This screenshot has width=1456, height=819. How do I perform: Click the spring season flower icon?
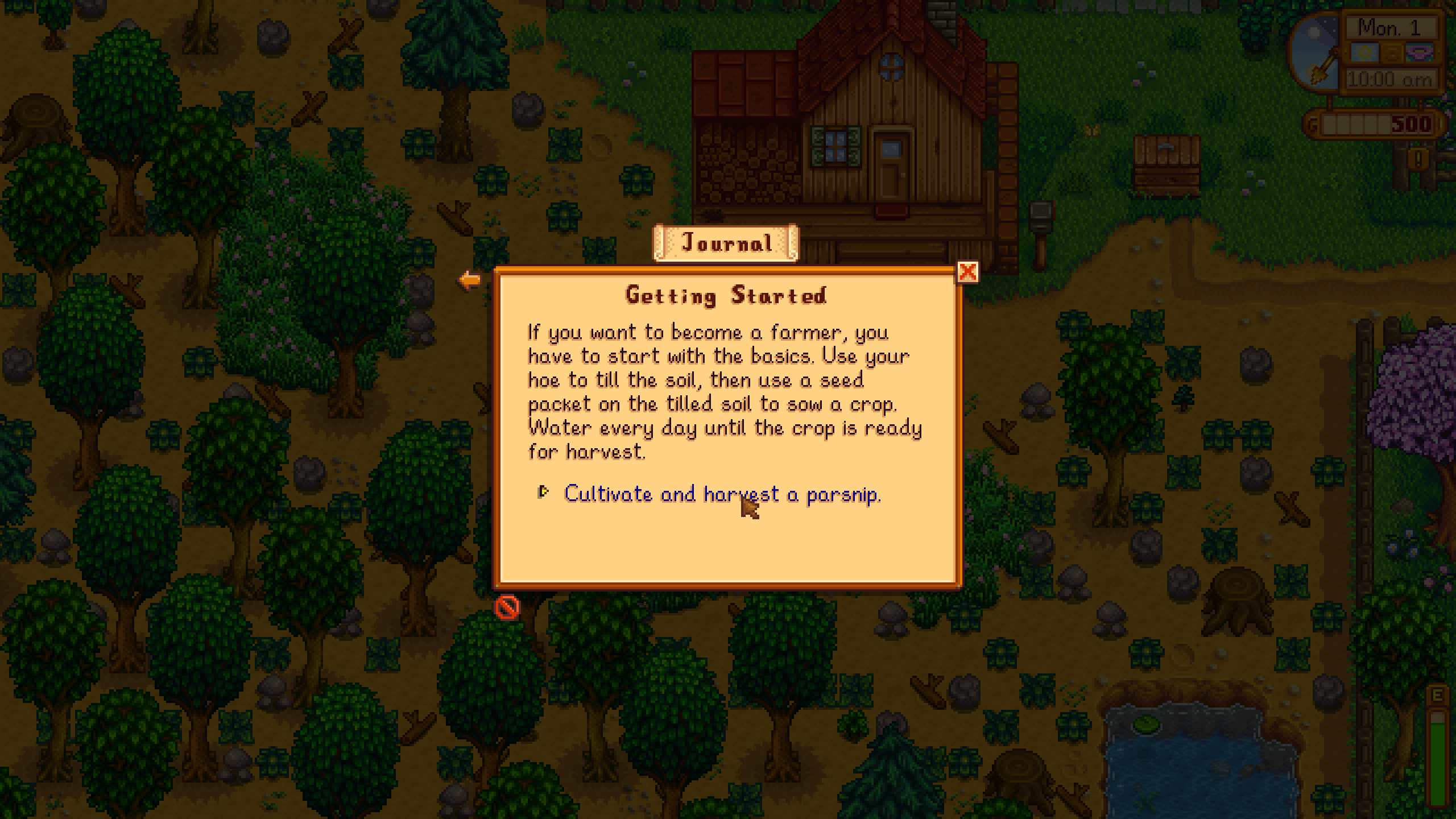tap(1420, 52)
